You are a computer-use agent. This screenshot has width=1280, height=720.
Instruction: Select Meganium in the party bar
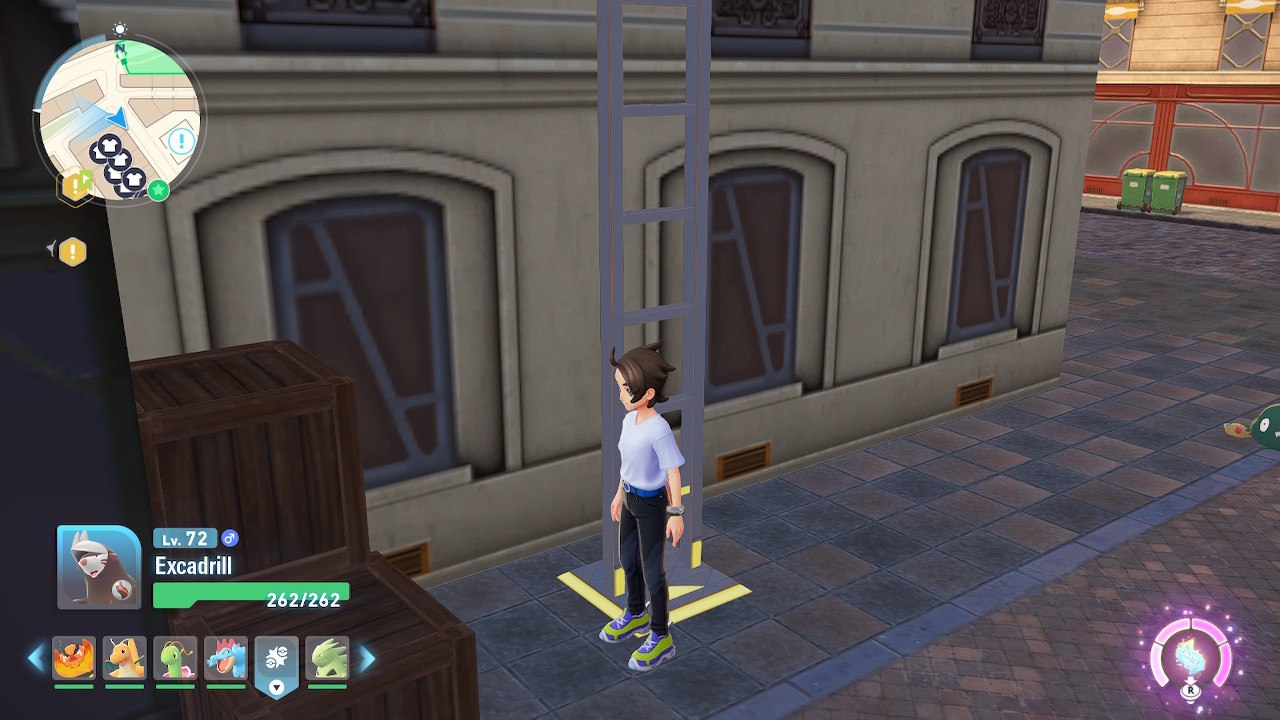[x=175, y=658]
